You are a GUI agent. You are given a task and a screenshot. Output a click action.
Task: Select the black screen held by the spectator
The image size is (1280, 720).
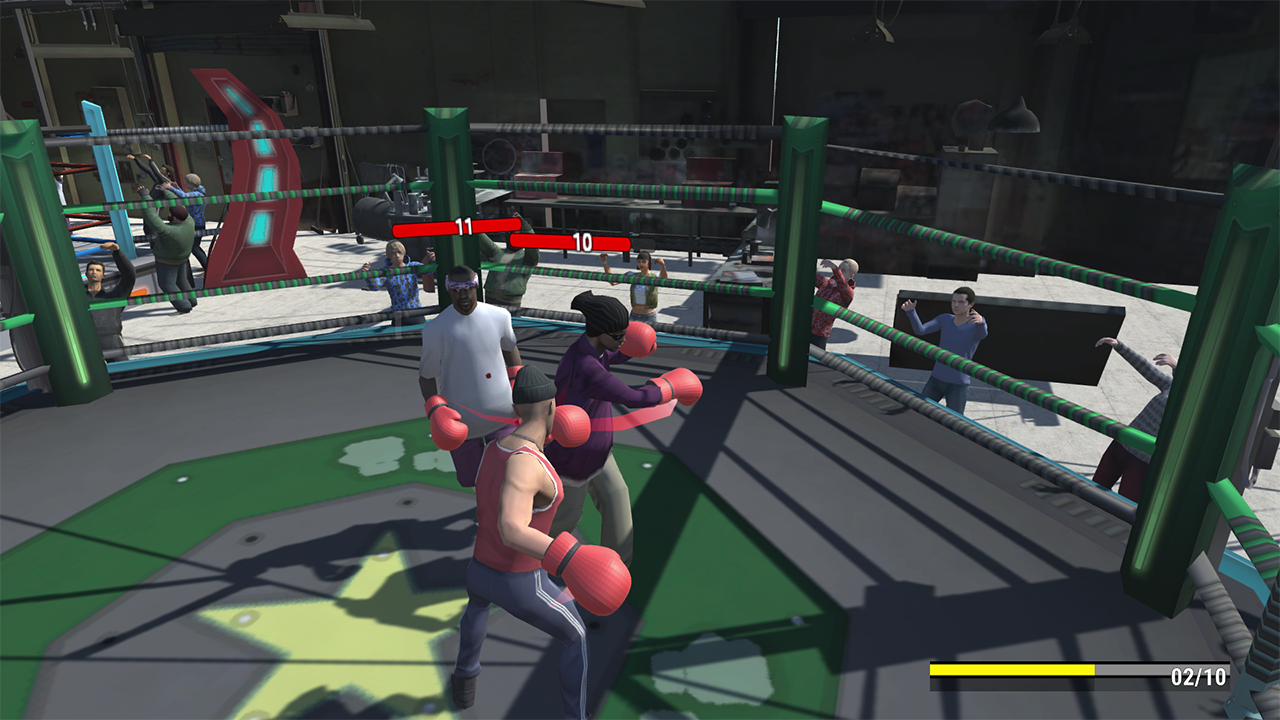point(1040,340)
